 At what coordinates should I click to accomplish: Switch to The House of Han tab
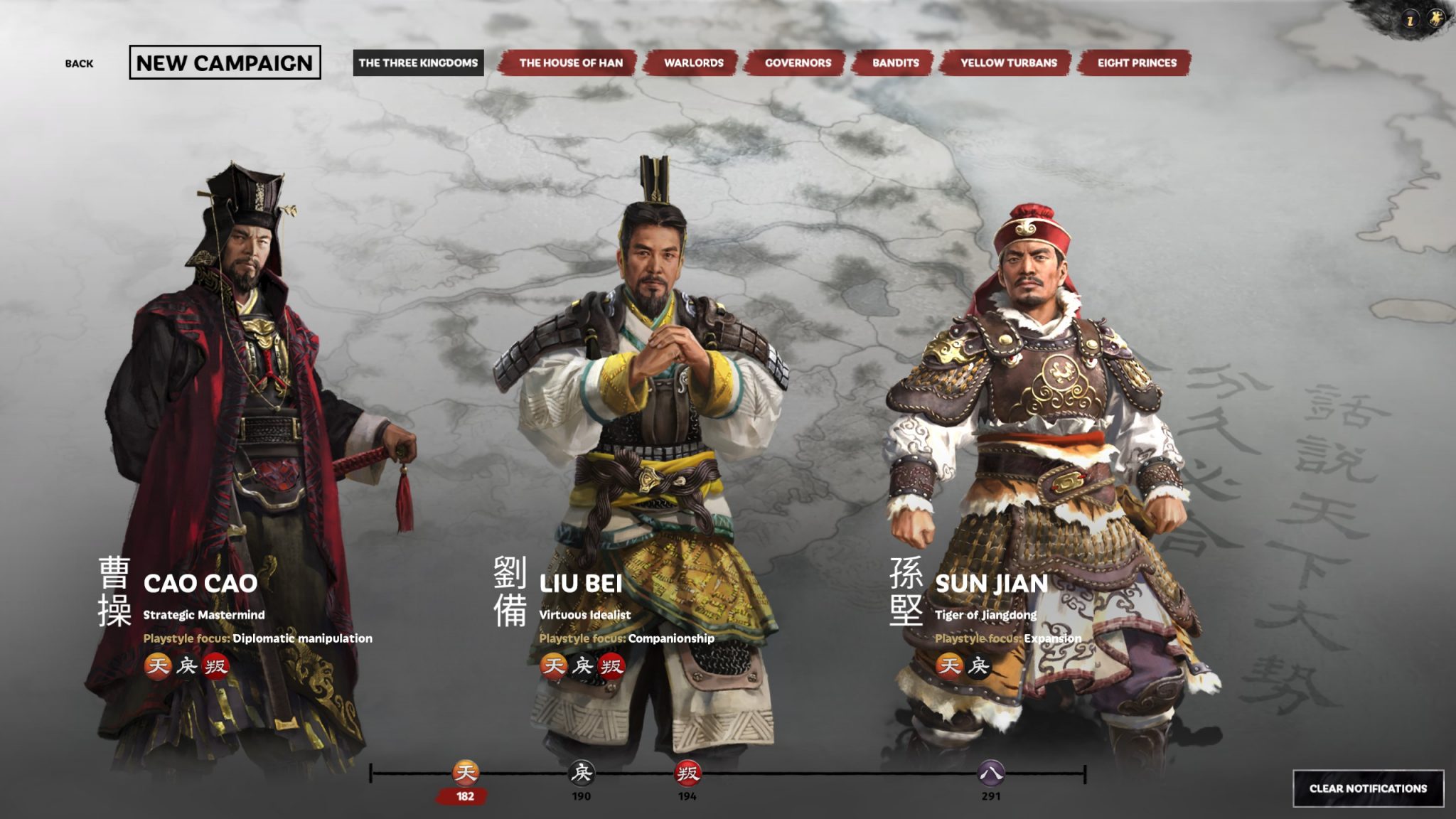point(573,63)
